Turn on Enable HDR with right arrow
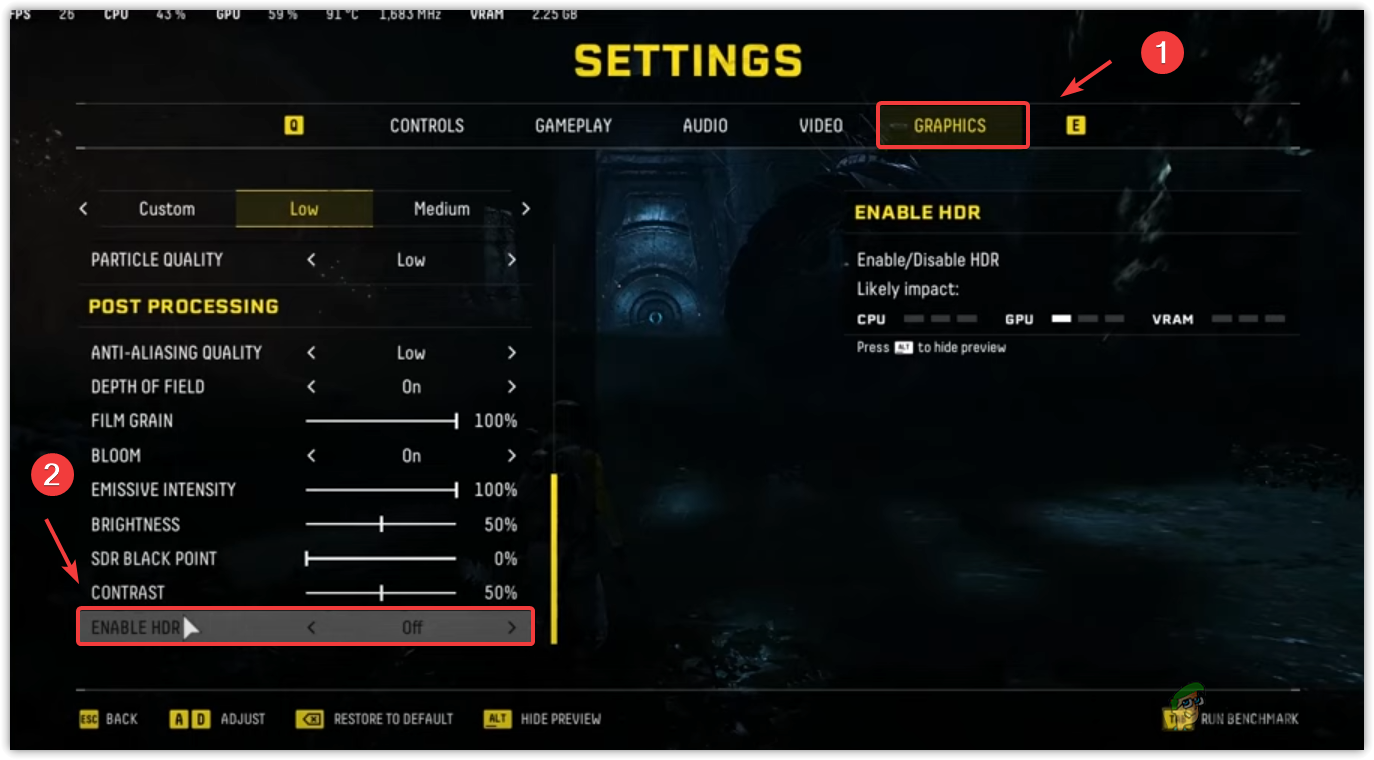 512,628
